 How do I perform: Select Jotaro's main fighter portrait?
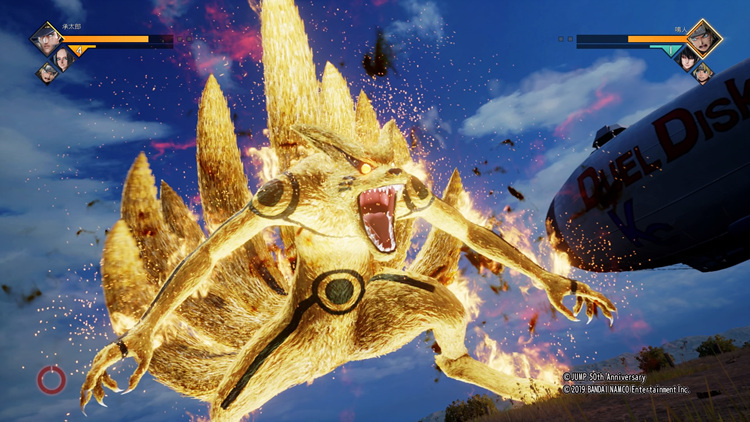click(x=45, y=38)
